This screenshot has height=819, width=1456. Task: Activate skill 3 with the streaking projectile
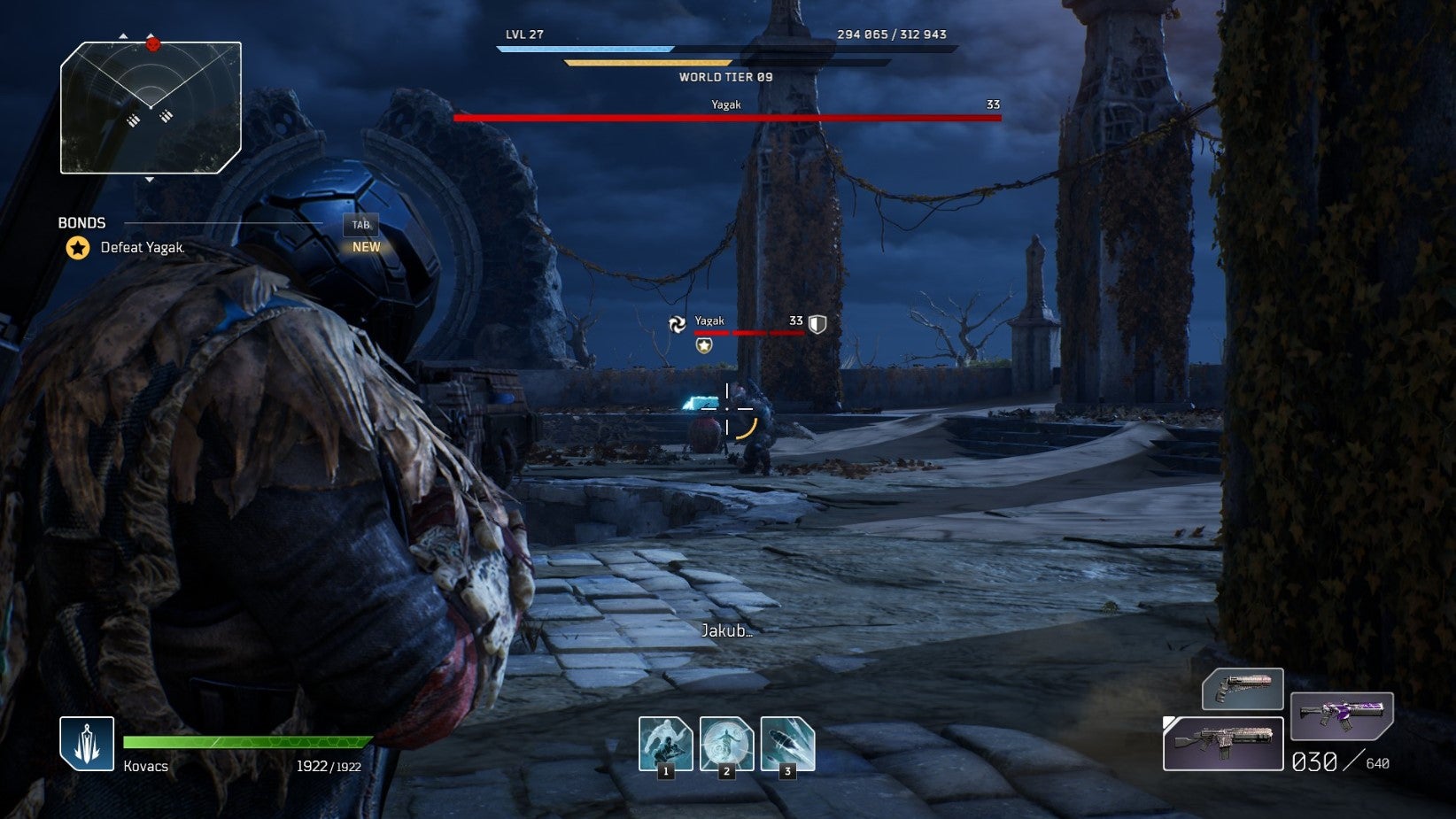786,743
